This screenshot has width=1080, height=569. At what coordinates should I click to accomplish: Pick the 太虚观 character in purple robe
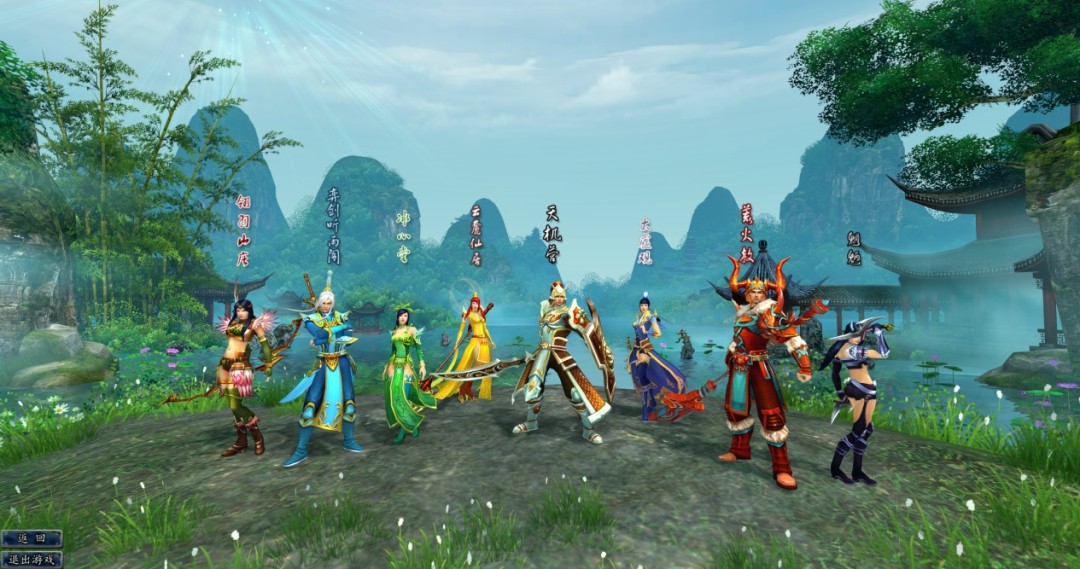click(648, 355)
